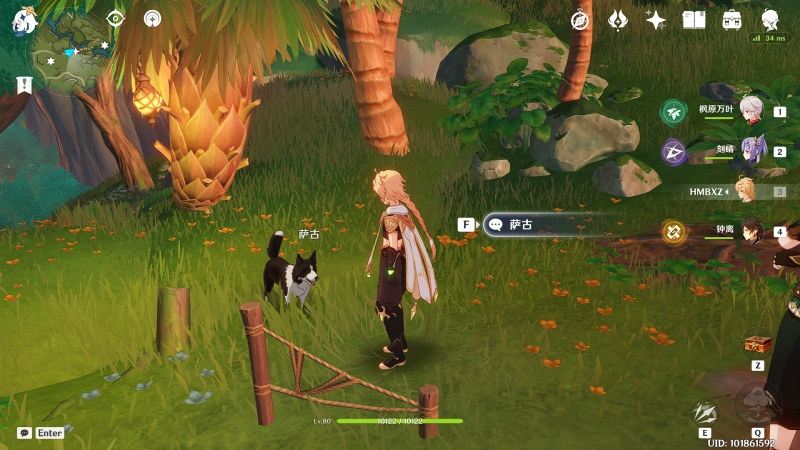Image resolution: width=800 pixels, height=450 pixels.
Task: Open the events compass icon
Action: click(580, 20)
